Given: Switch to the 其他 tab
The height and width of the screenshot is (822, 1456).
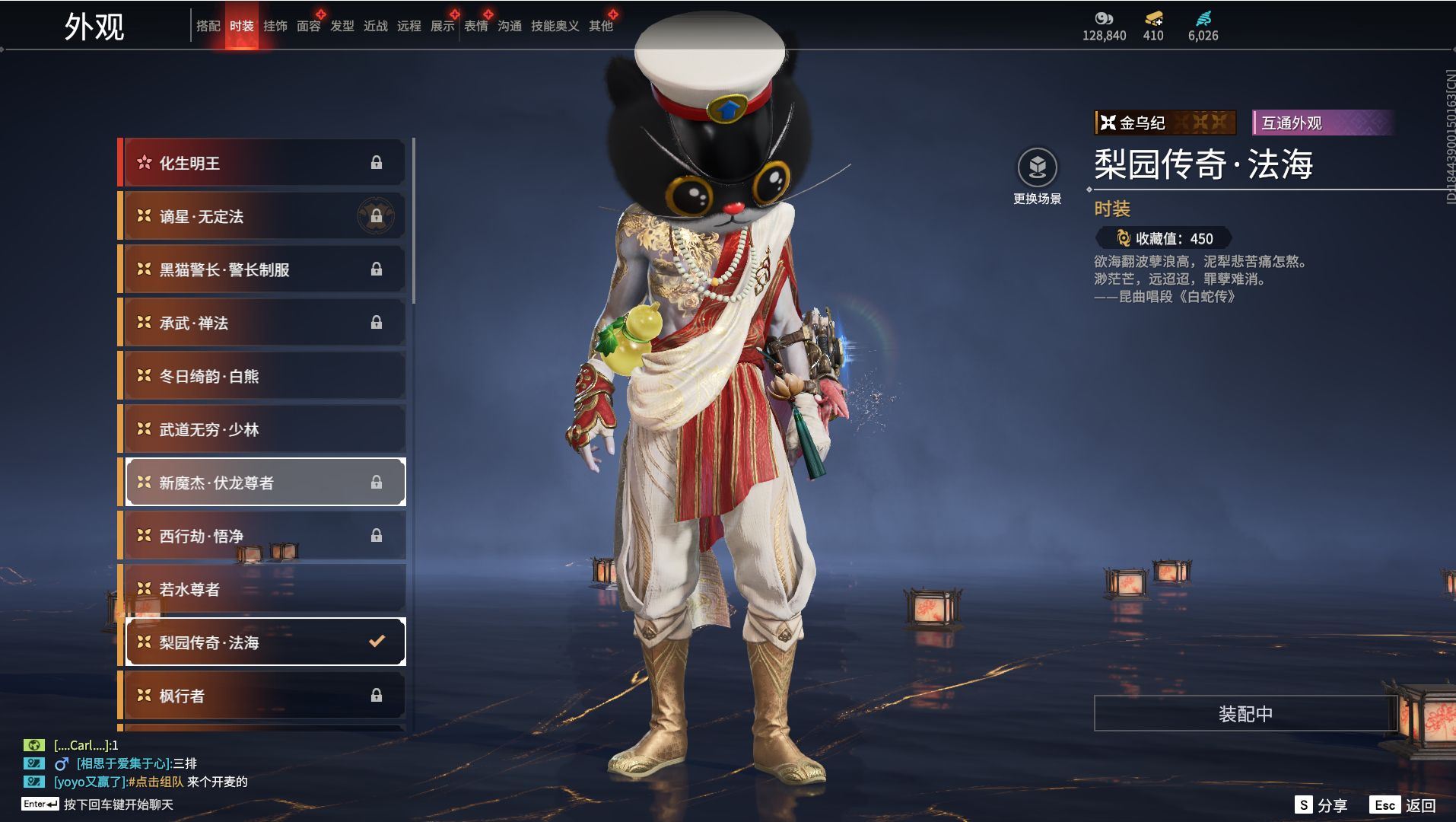Looking at the screenshot, I should pyautogui.click(x=600, y=26).
